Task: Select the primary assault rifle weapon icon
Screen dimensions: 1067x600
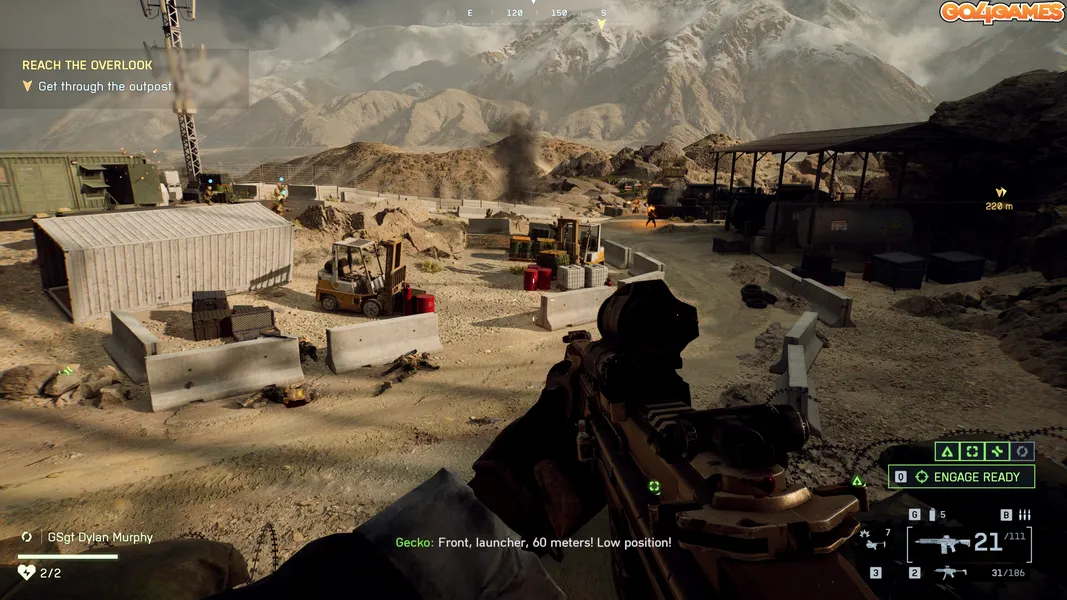Action: pos(943,544)
